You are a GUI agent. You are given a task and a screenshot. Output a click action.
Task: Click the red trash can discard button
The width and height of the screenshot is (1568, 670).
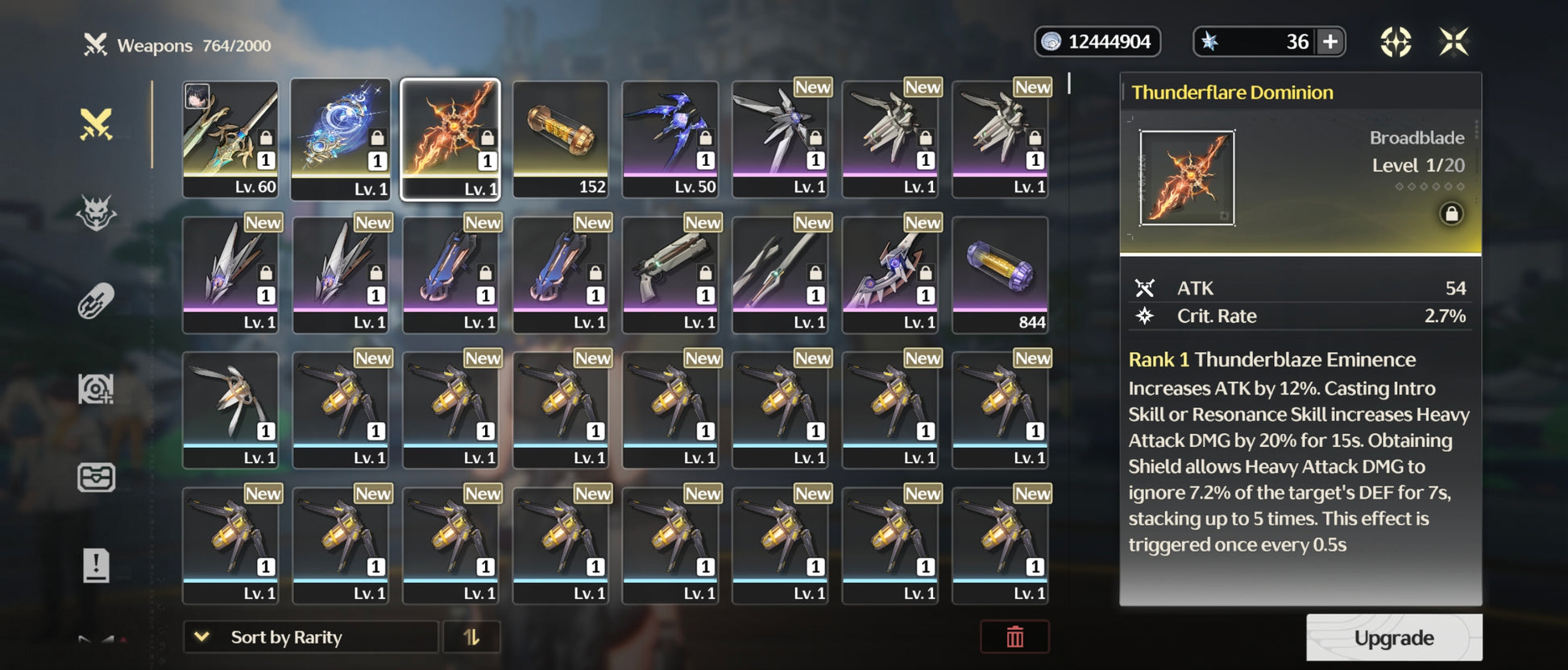[x=1014, y=637]
